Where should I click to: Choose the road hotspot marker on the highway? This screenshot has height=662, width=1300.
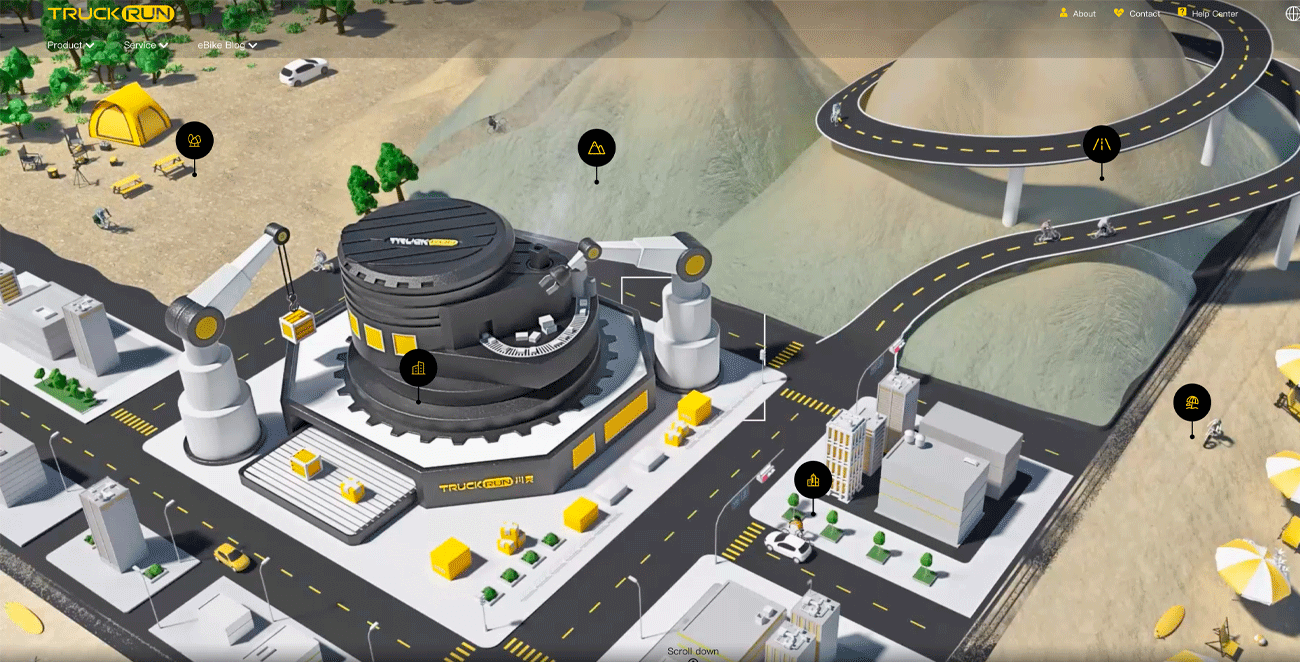(1101, 145)
